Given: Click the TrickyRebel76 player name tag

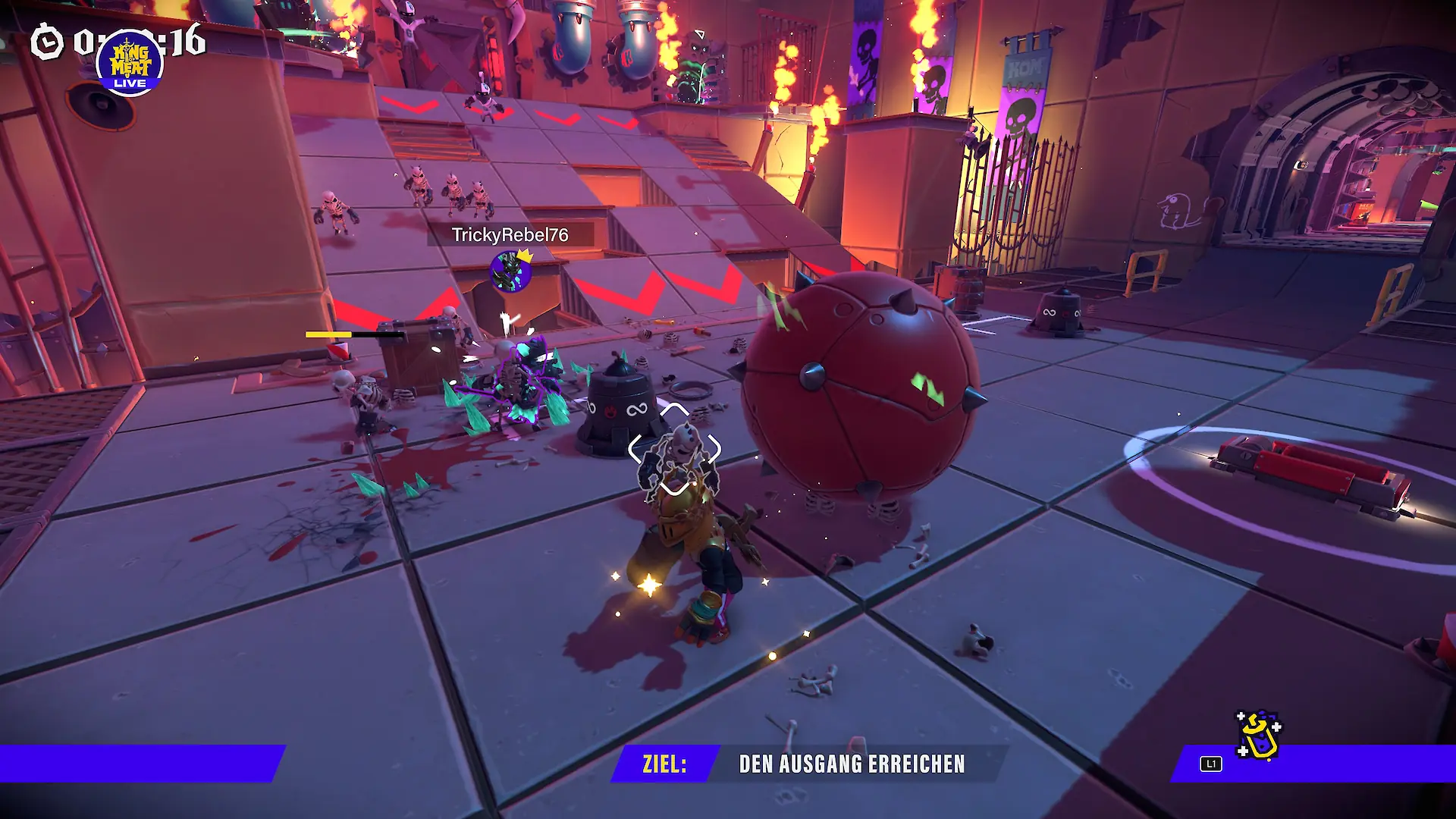Looking at the screenshot, I should (510, 235).
